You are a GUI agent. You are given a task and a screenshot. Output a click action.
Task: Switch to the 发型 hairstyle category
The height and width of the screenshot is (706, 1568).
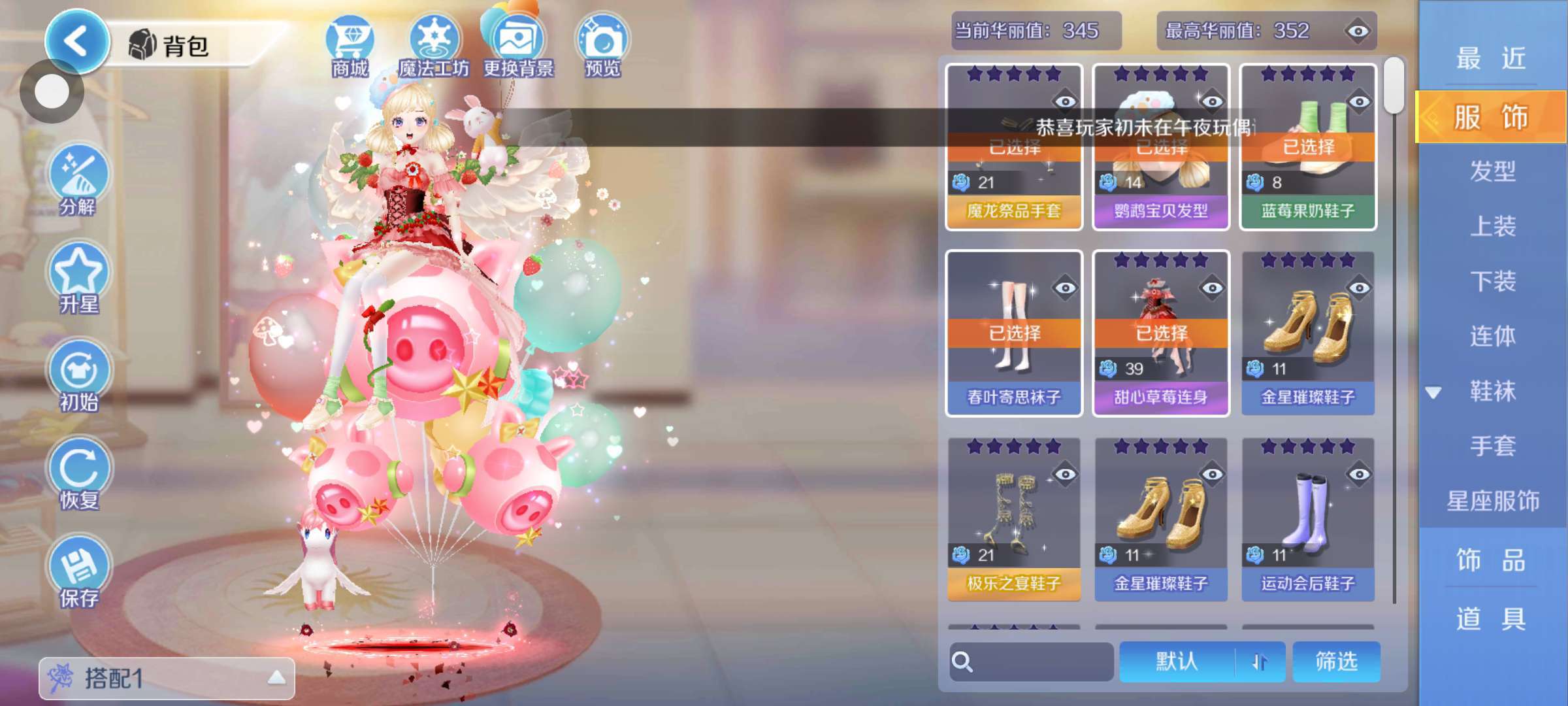(x=1492, y=171)
